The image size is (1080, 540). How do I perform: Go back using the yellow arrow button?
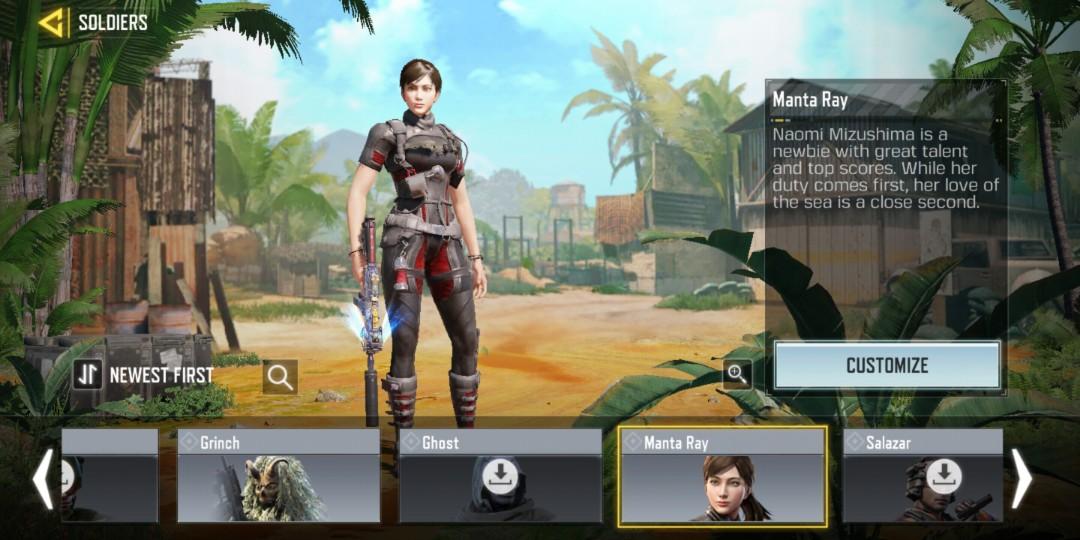[x=52, y=22]
